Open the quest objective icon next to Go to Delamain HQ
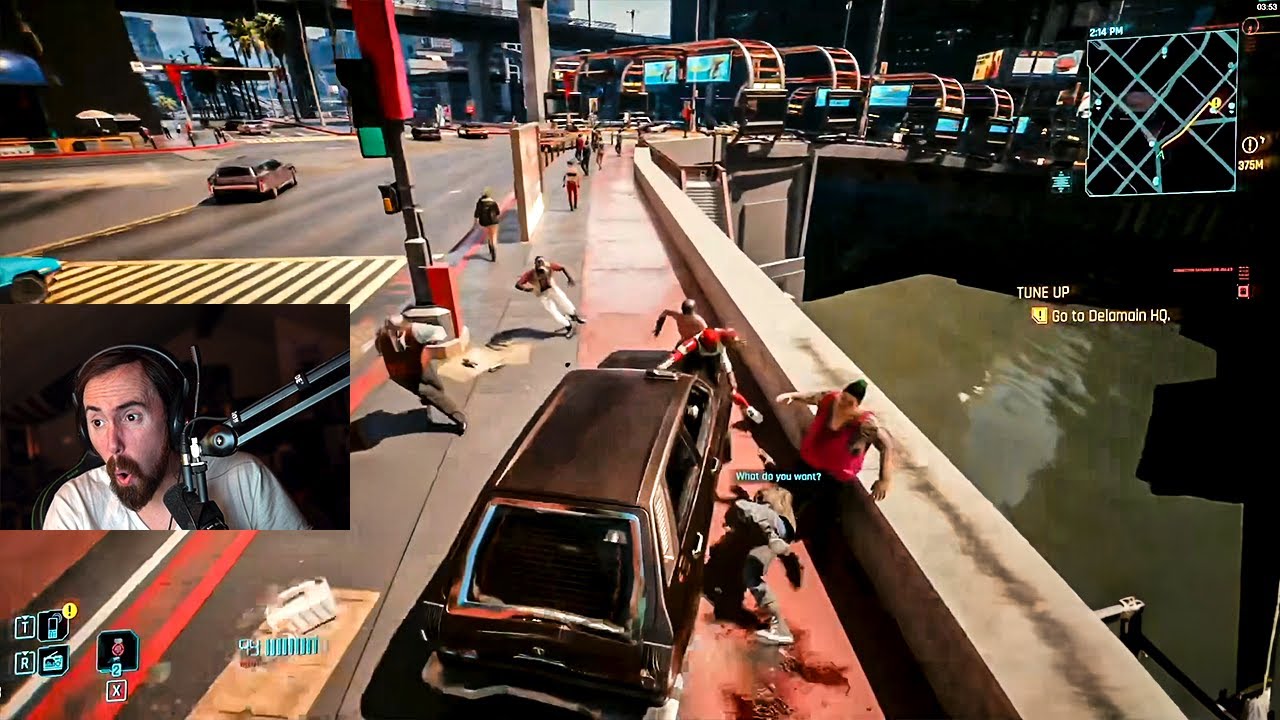 [x=1040, y=314]
